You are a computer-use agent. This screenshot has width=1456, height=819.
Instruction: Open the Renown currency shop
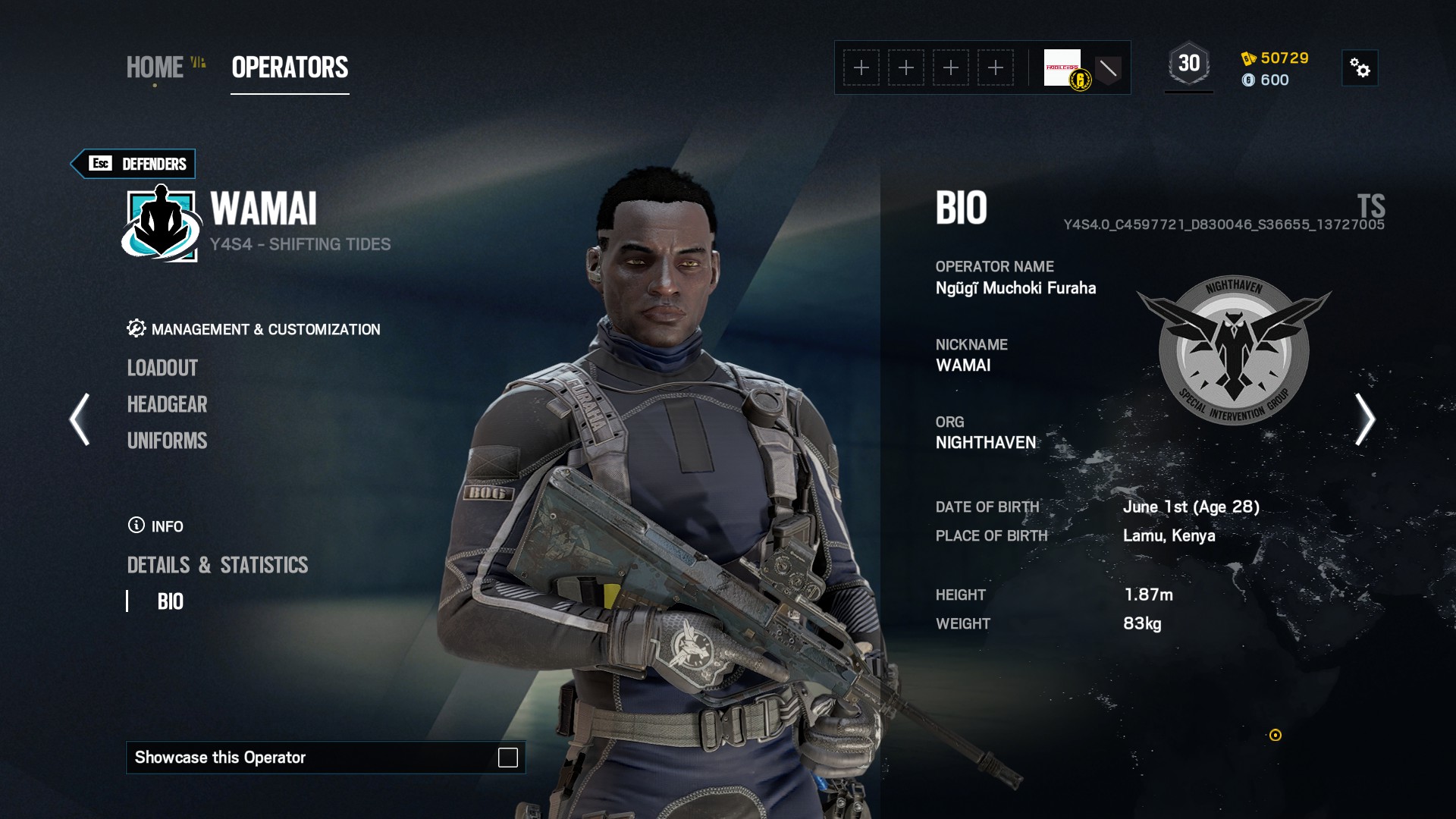pyautogui.click(x=1276, y=58)
